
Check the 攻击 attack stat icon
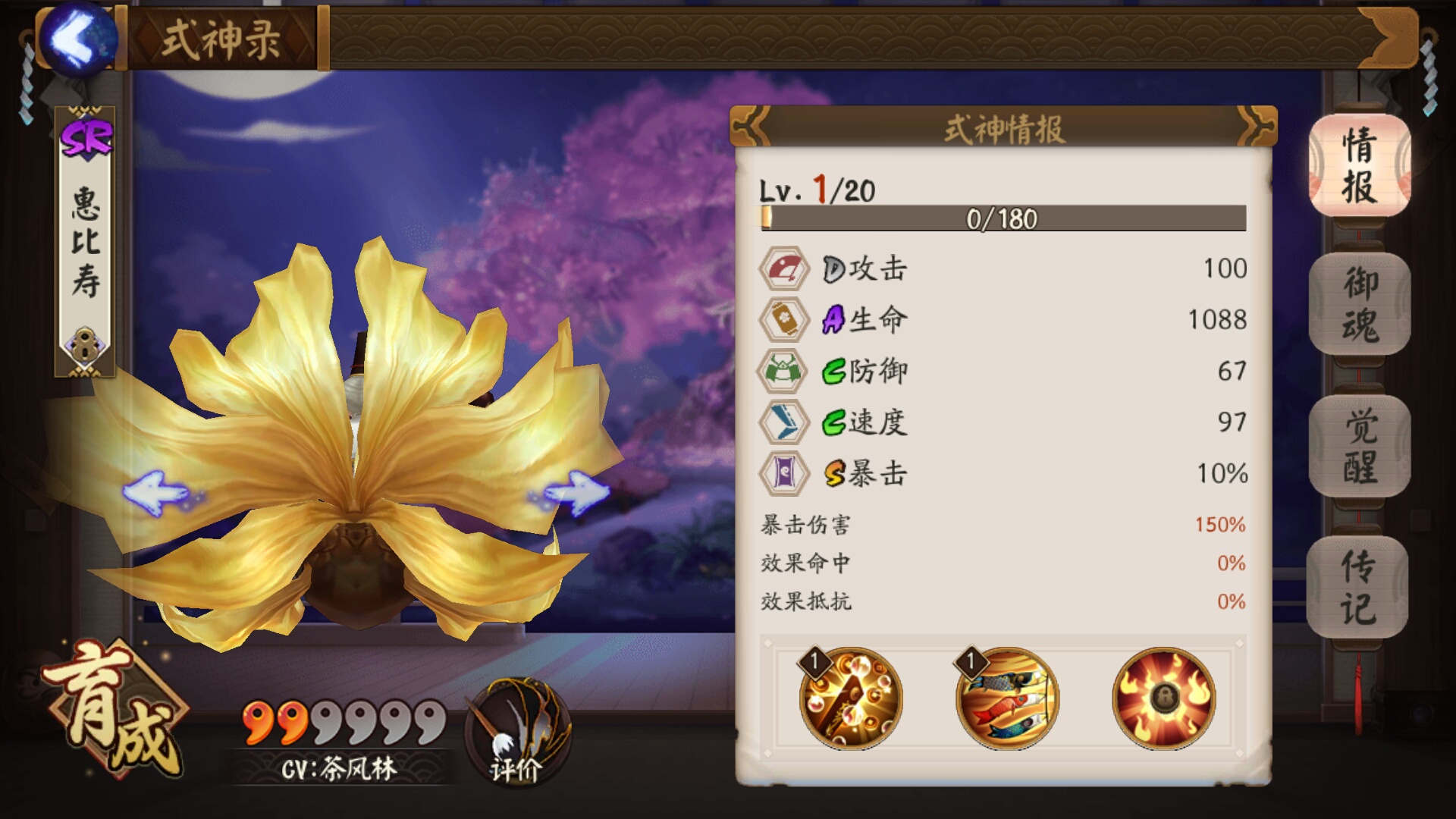(783, 268)
